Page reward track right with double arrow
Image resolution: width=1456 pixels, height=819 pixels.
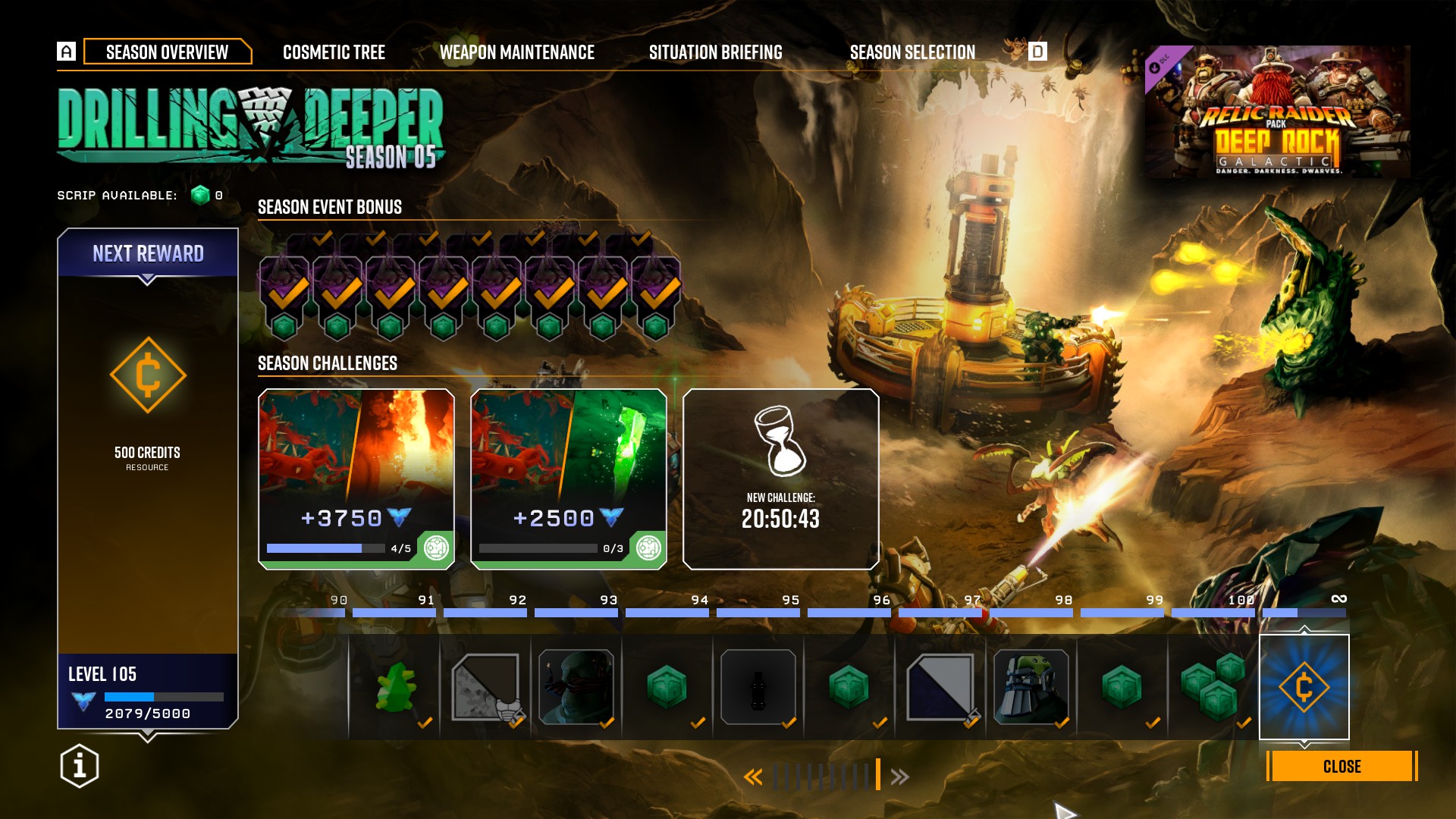(x=900, y=777)
